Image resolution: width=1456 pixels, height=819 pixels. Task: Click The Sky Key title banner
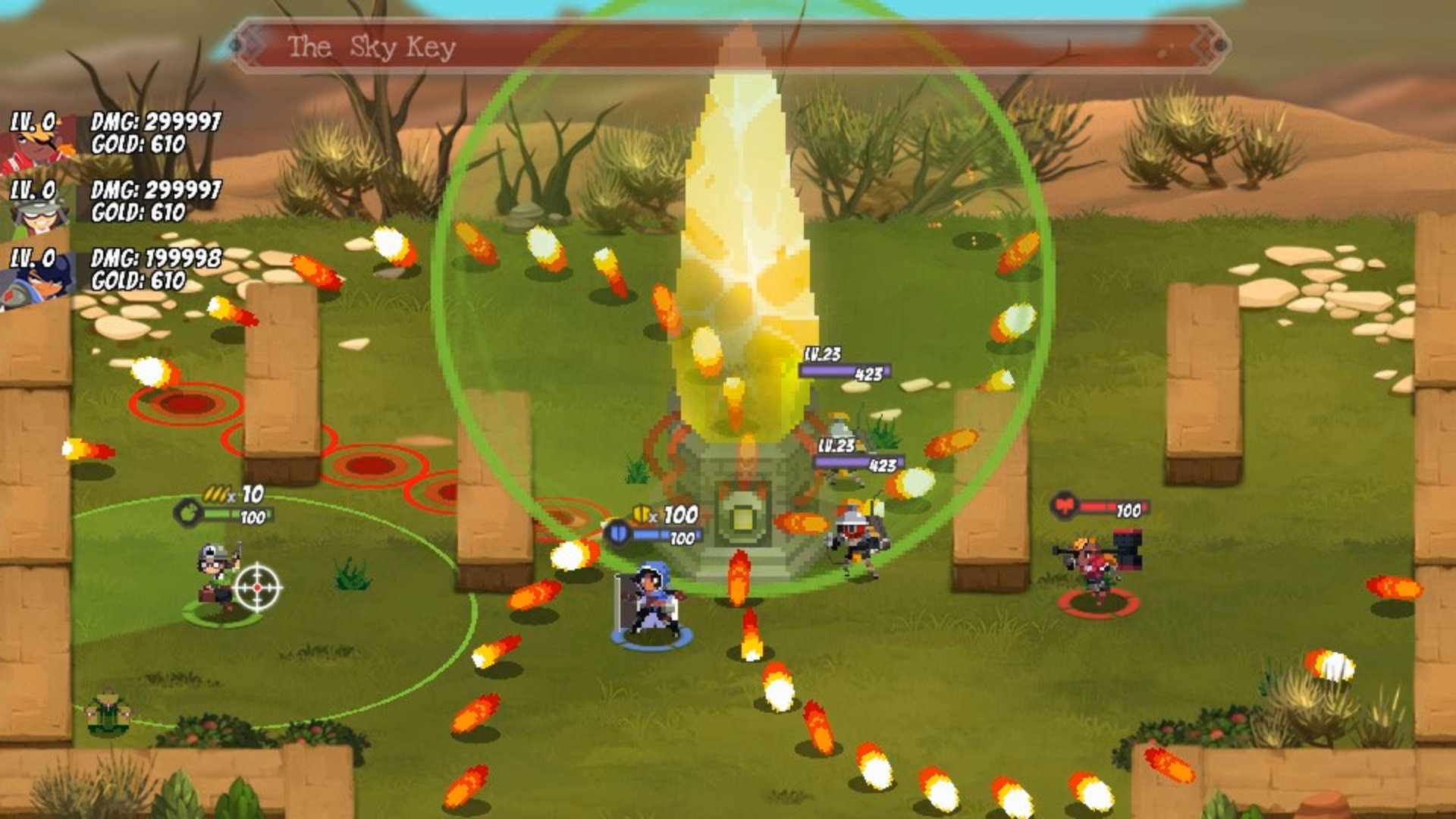tap(372, 45)
